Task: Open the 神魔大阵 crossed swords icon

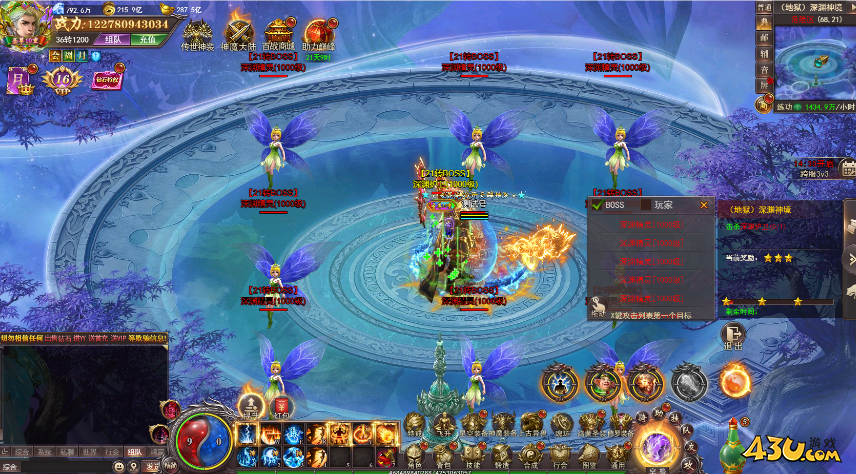Action: 238,33
